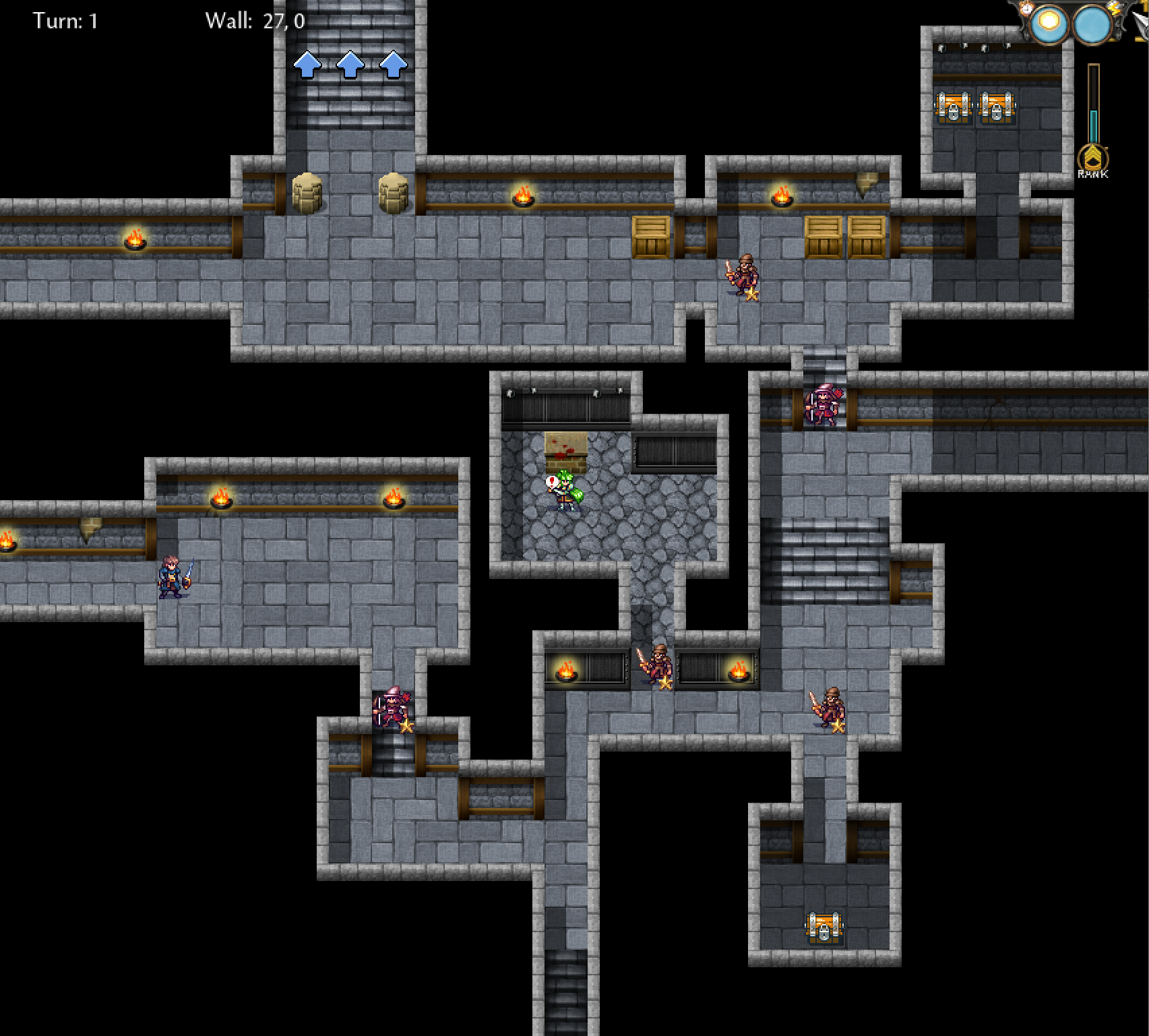Select the RANK insignia badge

[1093, 158]
